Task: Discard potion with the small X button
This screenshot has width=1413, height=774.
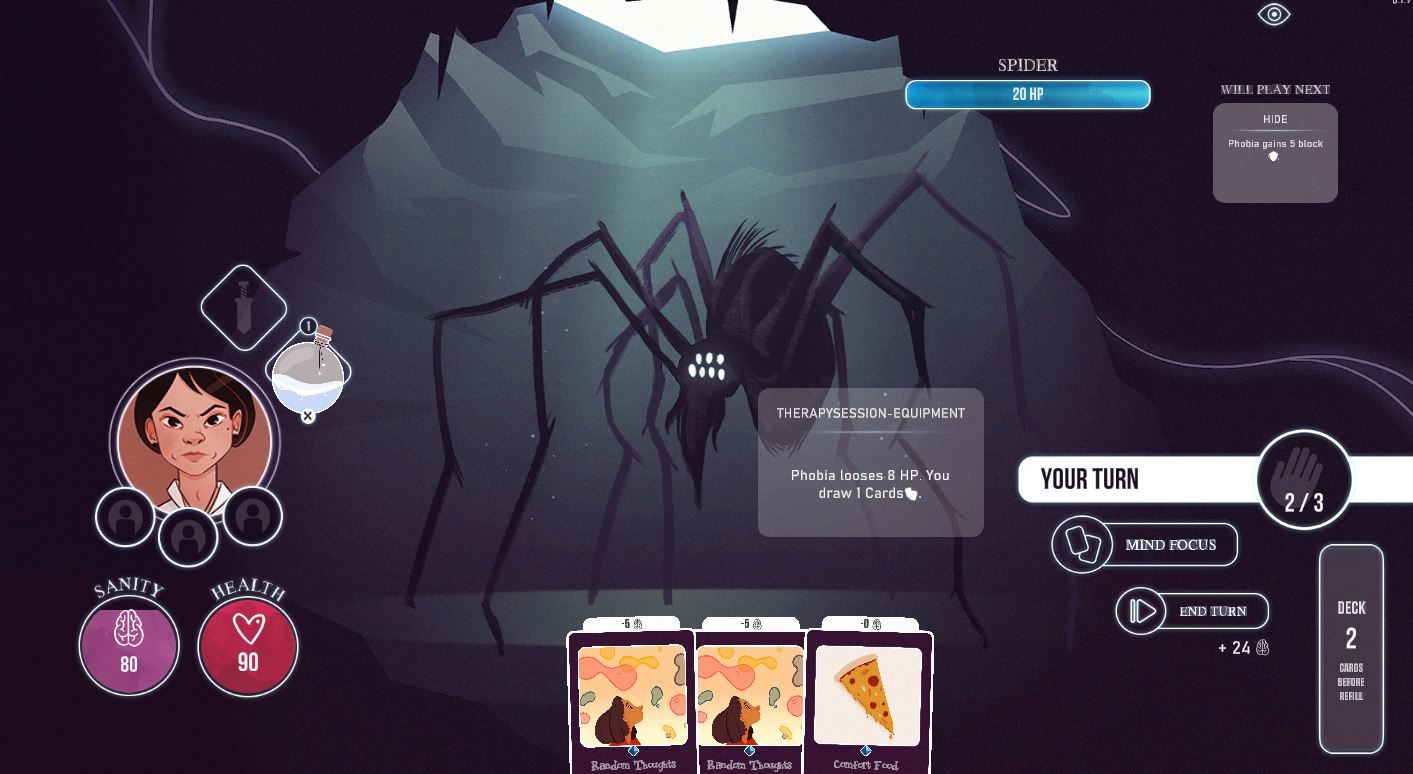Action: coord(308,416)
